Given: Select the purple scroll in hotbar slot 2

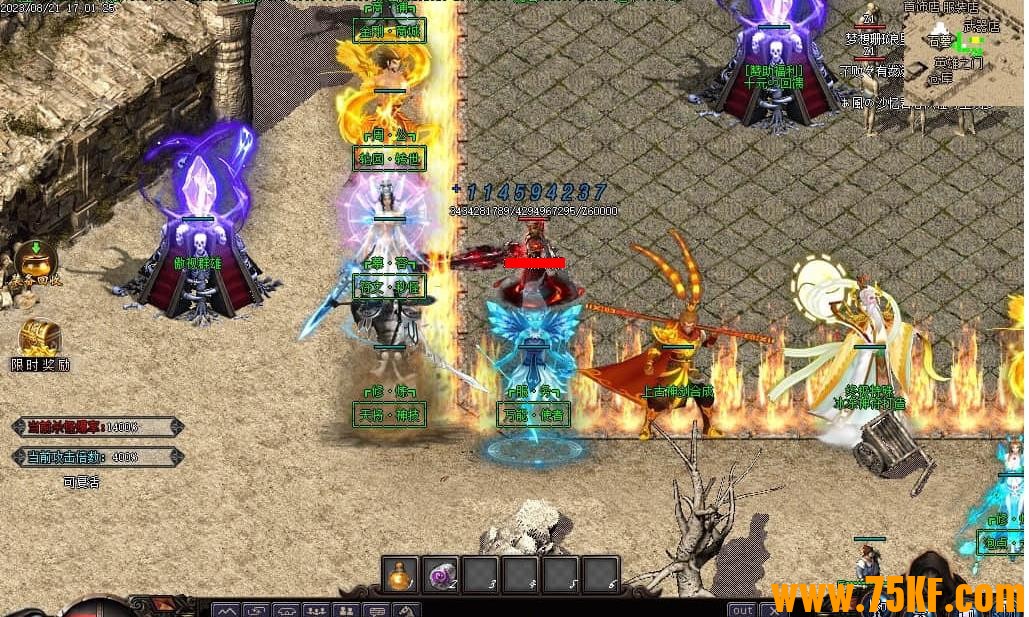Looking at the screenshot, I should 440,575.
